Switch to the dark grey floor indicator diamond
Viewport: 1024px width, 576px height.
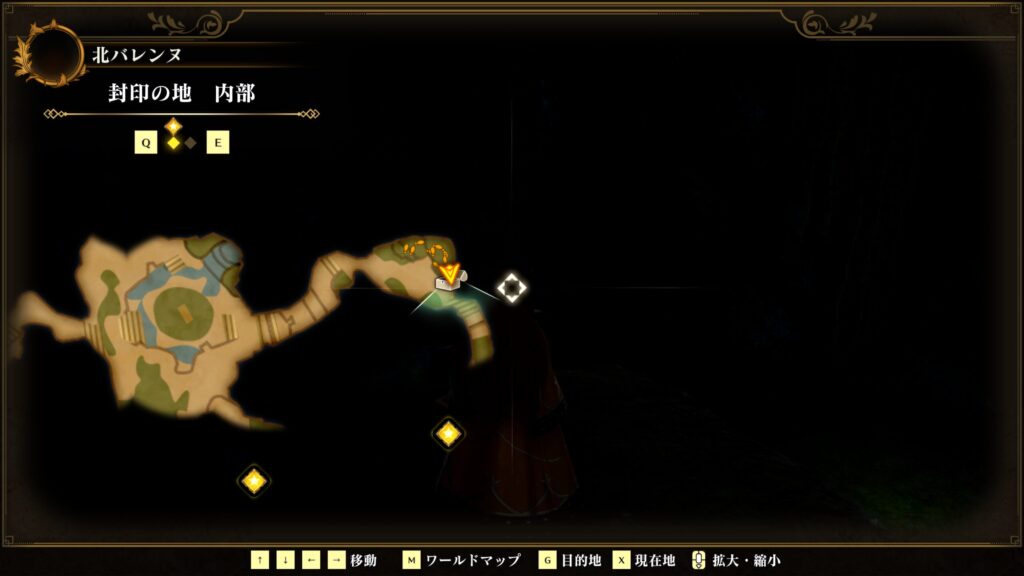point(190,143)
